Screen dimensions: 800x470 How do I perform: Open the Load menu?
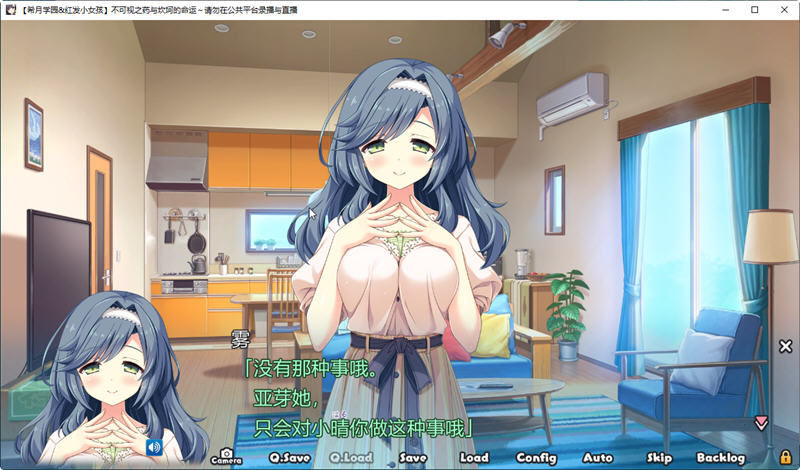474,457
